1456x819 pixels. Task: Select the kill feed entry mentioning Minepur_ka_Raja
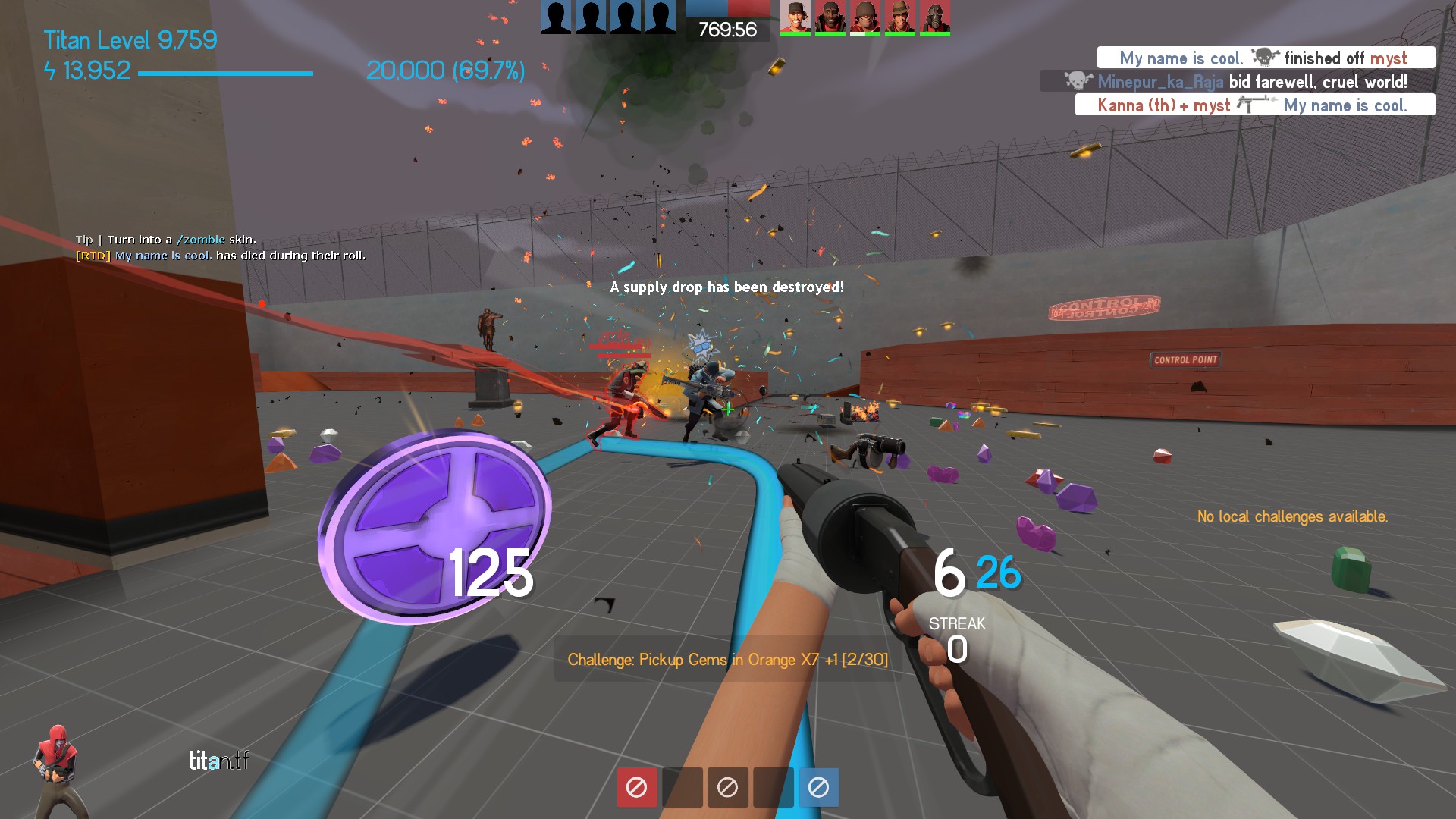click(1236, 81)
